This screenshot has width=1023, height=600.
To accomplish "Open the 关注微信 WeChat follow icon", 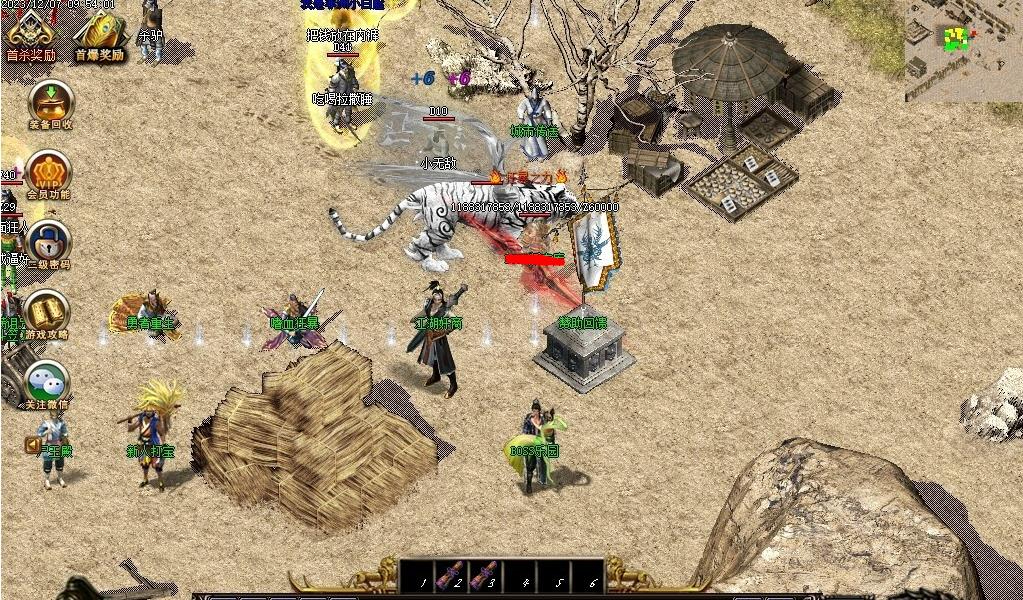I will pyautogui.click(x=47, y=382).
